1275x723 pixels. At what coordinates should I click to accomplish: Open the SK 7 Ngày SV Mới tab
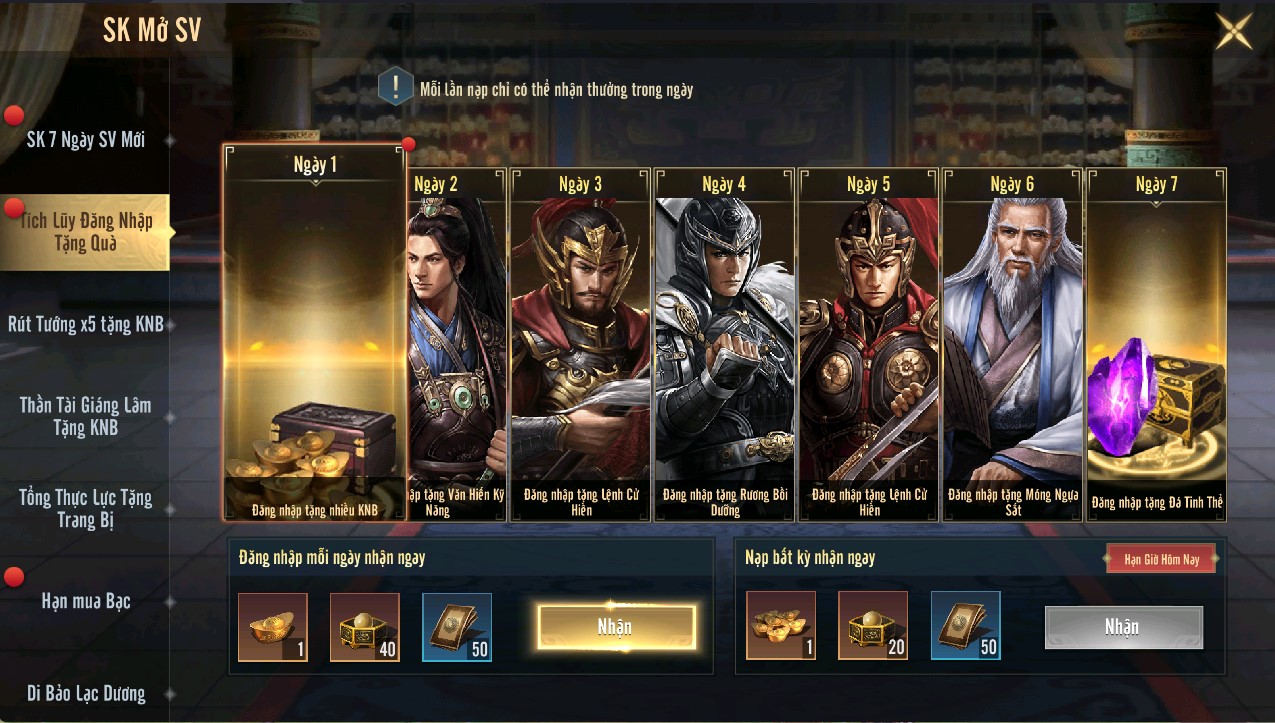point(86,140)
